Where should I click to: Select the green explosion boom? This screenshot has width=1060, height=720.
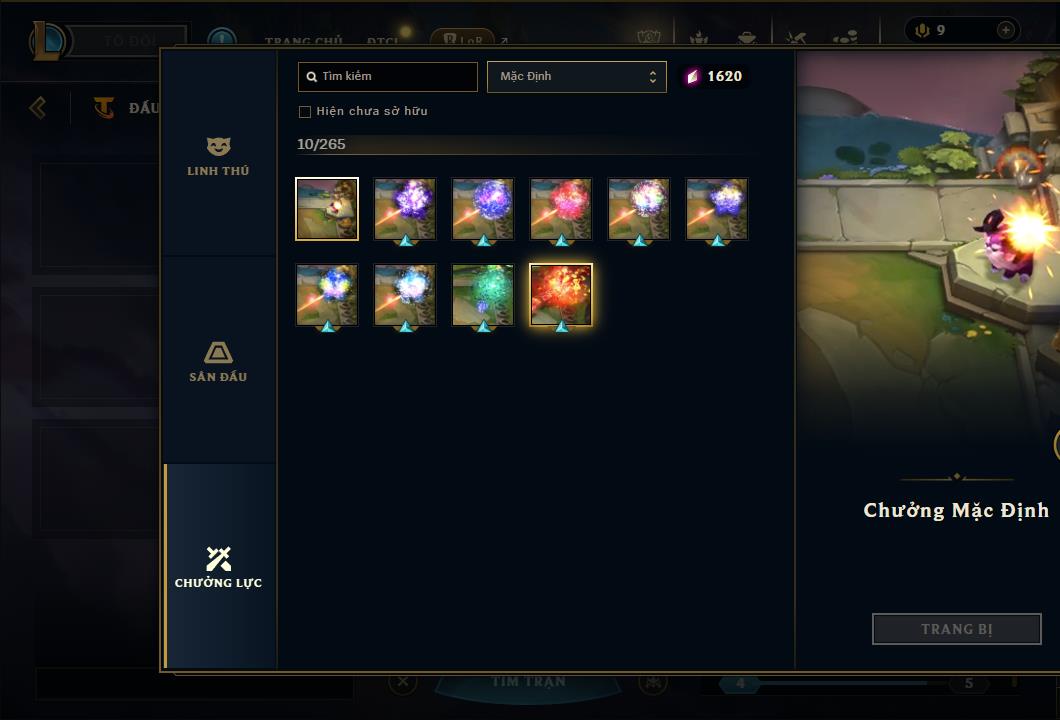point(483,295)
